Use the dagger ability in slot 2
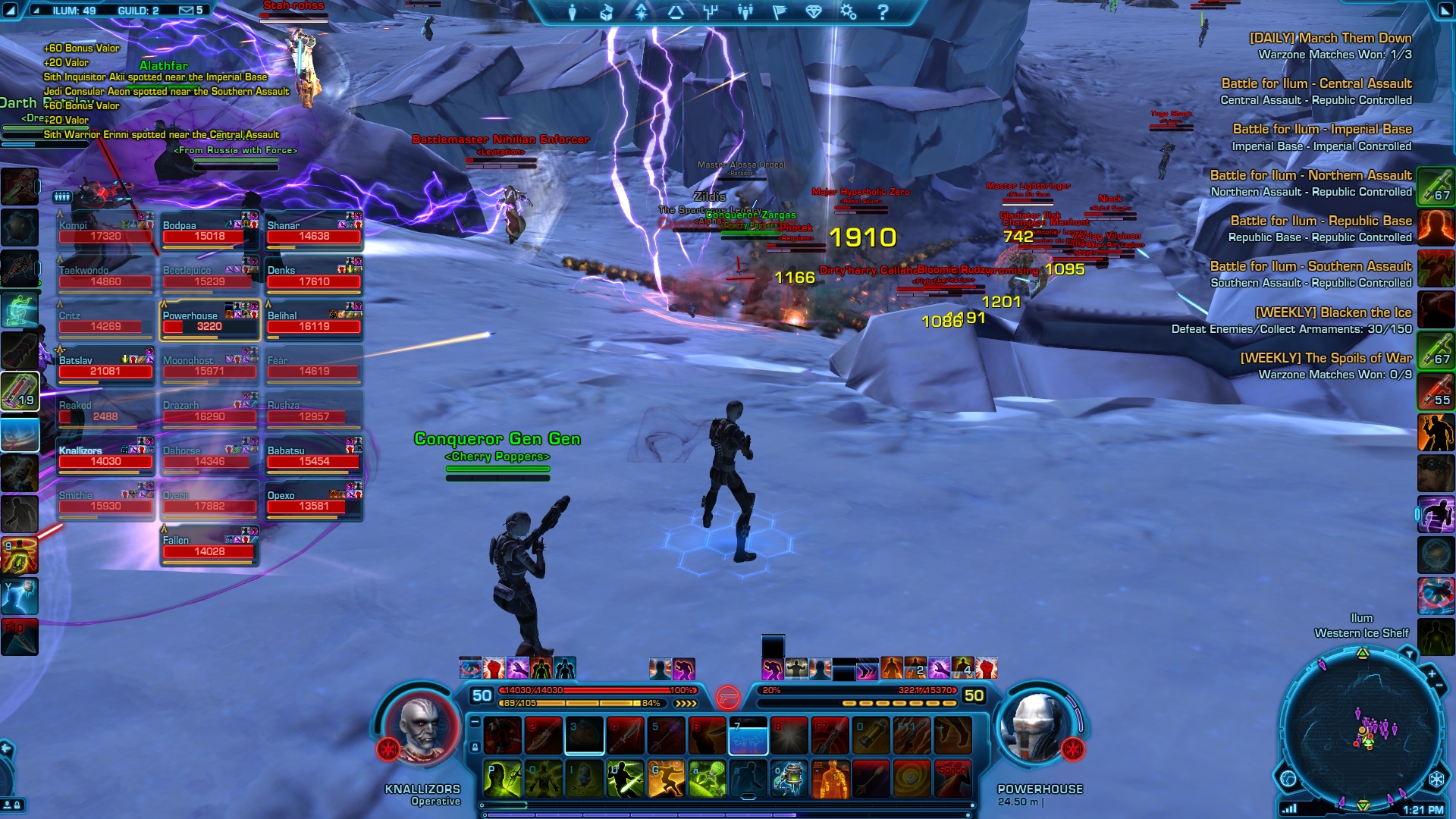 (543, 736)
